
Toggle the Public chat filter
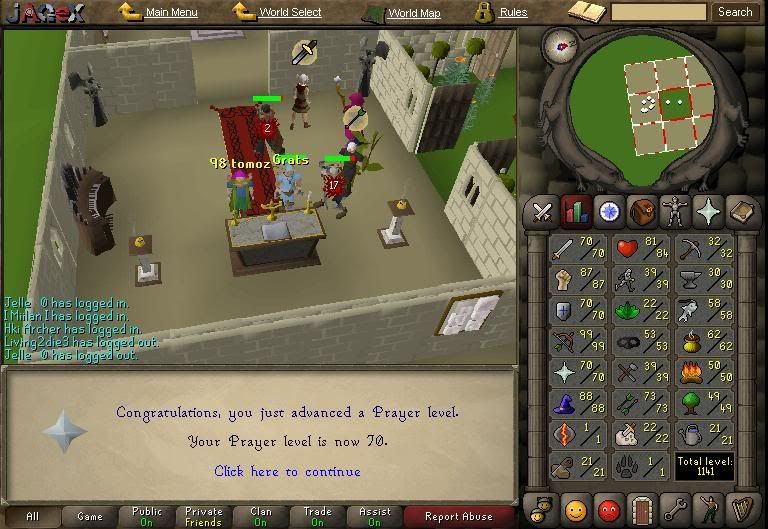[x=147, y=517]
